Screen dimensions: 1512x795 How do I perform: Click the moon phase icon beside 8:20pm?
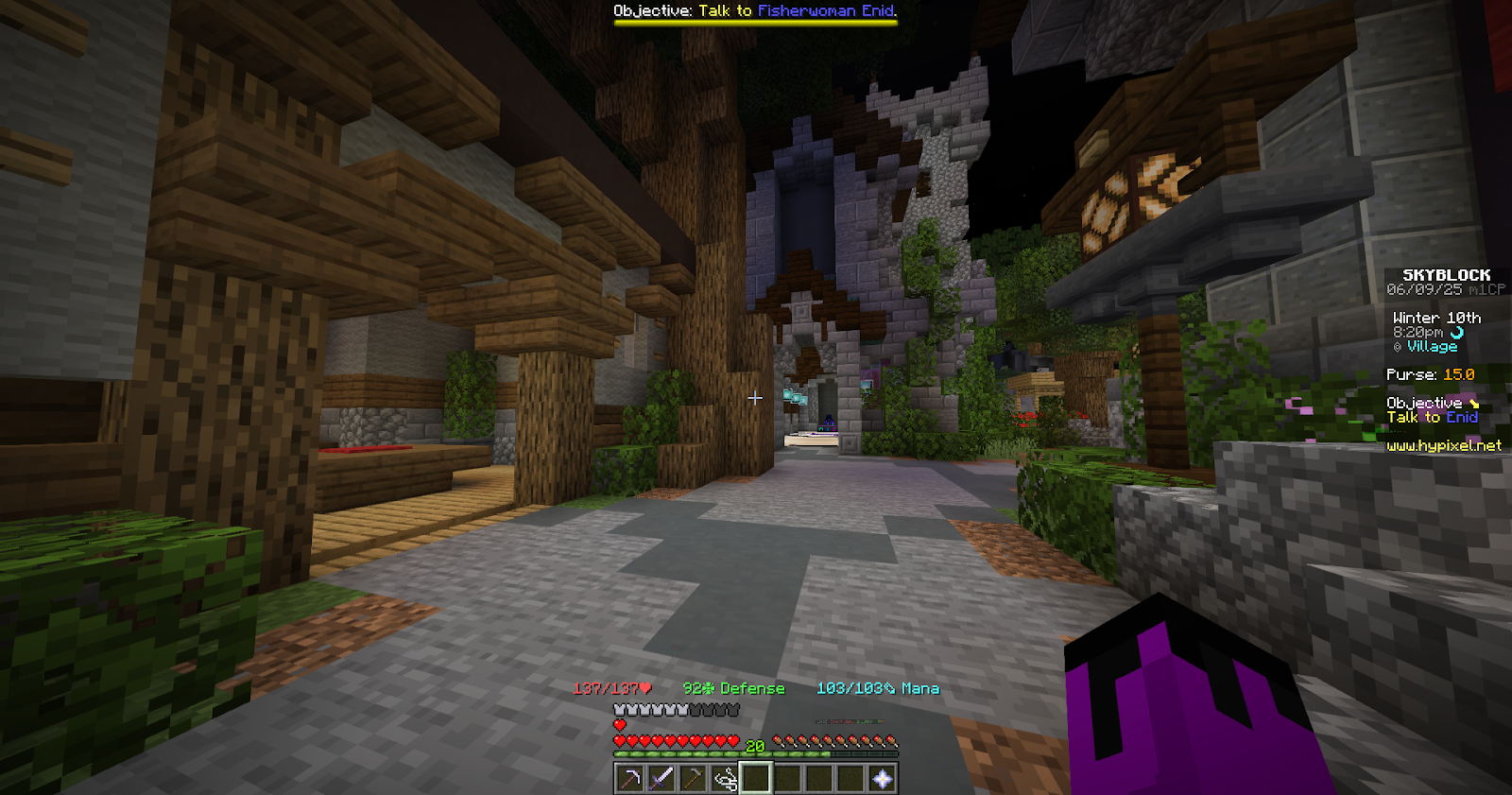pyautogui.click(x=1456, y=332)
